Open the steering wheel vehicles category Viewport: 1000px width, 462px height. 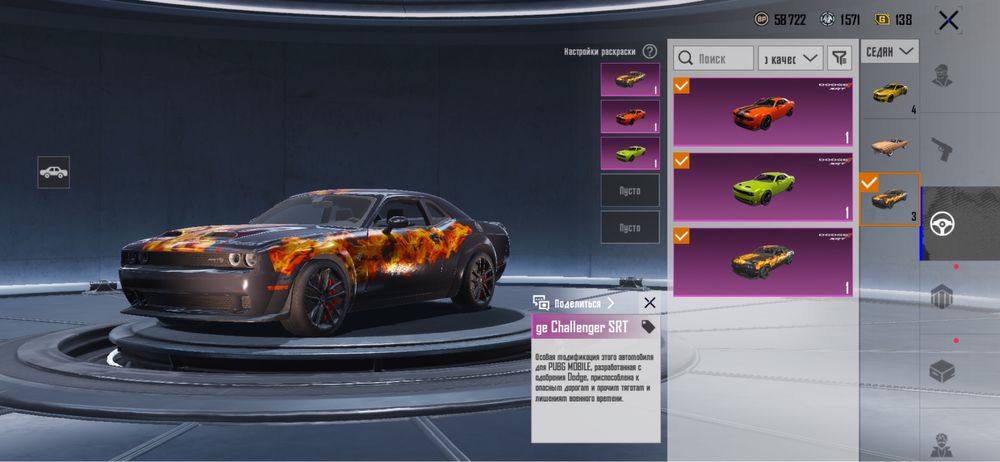point(941,224)
